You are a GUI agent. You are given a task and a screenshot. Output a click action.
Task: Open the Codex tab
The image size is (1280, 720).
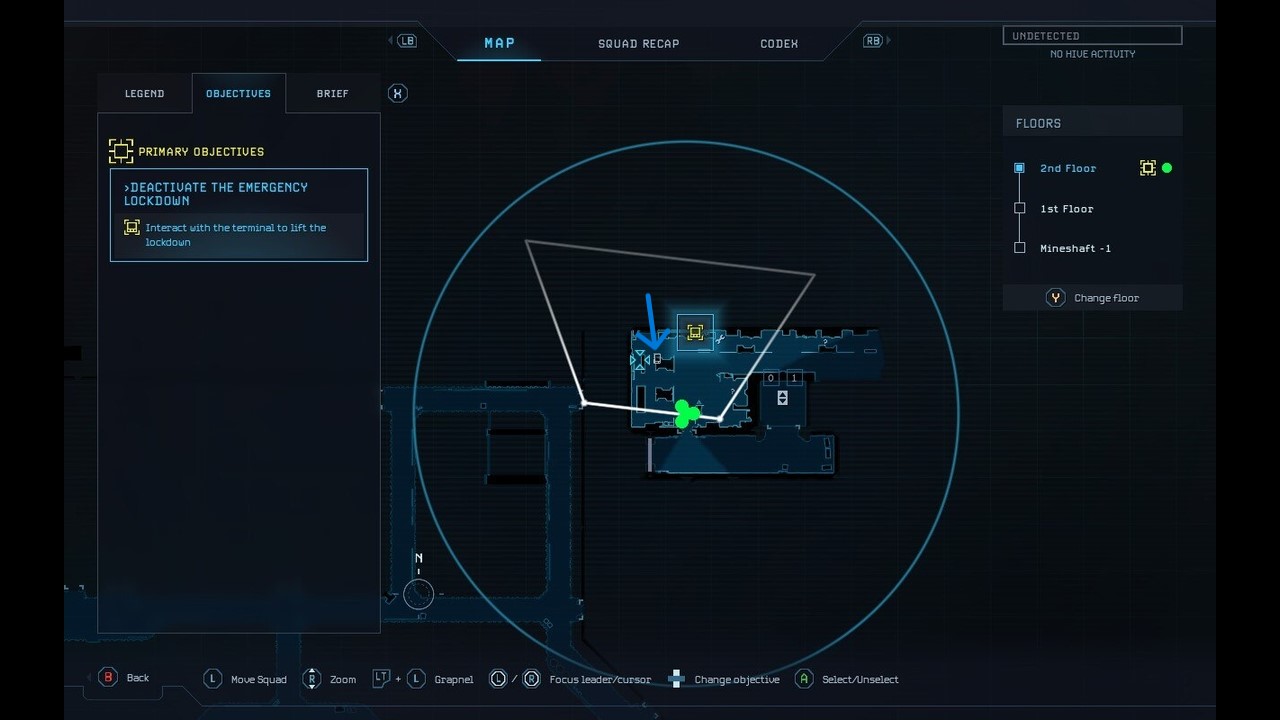778,43
